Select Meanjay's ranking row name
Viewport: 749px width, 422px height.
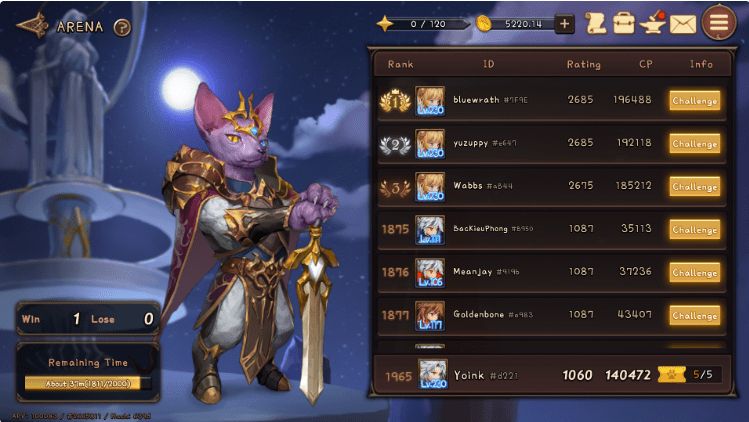coord(474,272)
